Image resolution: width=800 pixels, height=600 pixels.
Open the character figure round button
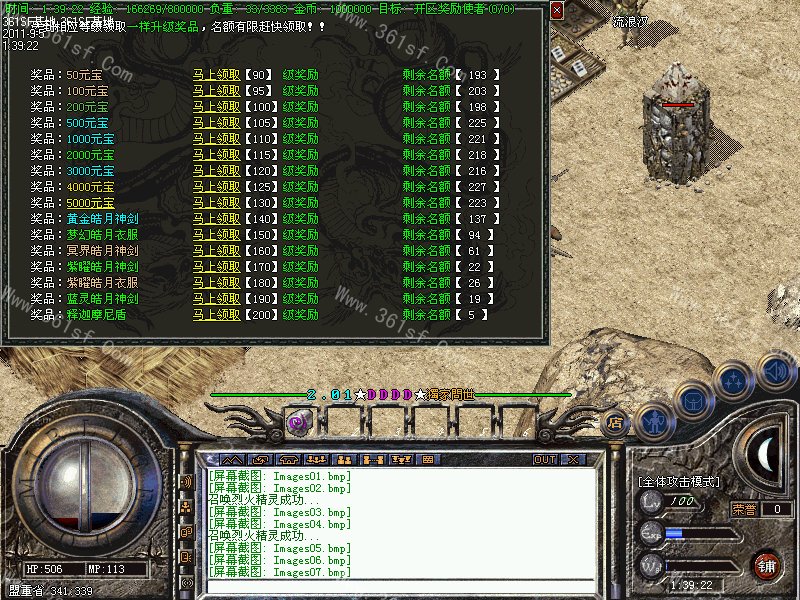click(654, 422)
